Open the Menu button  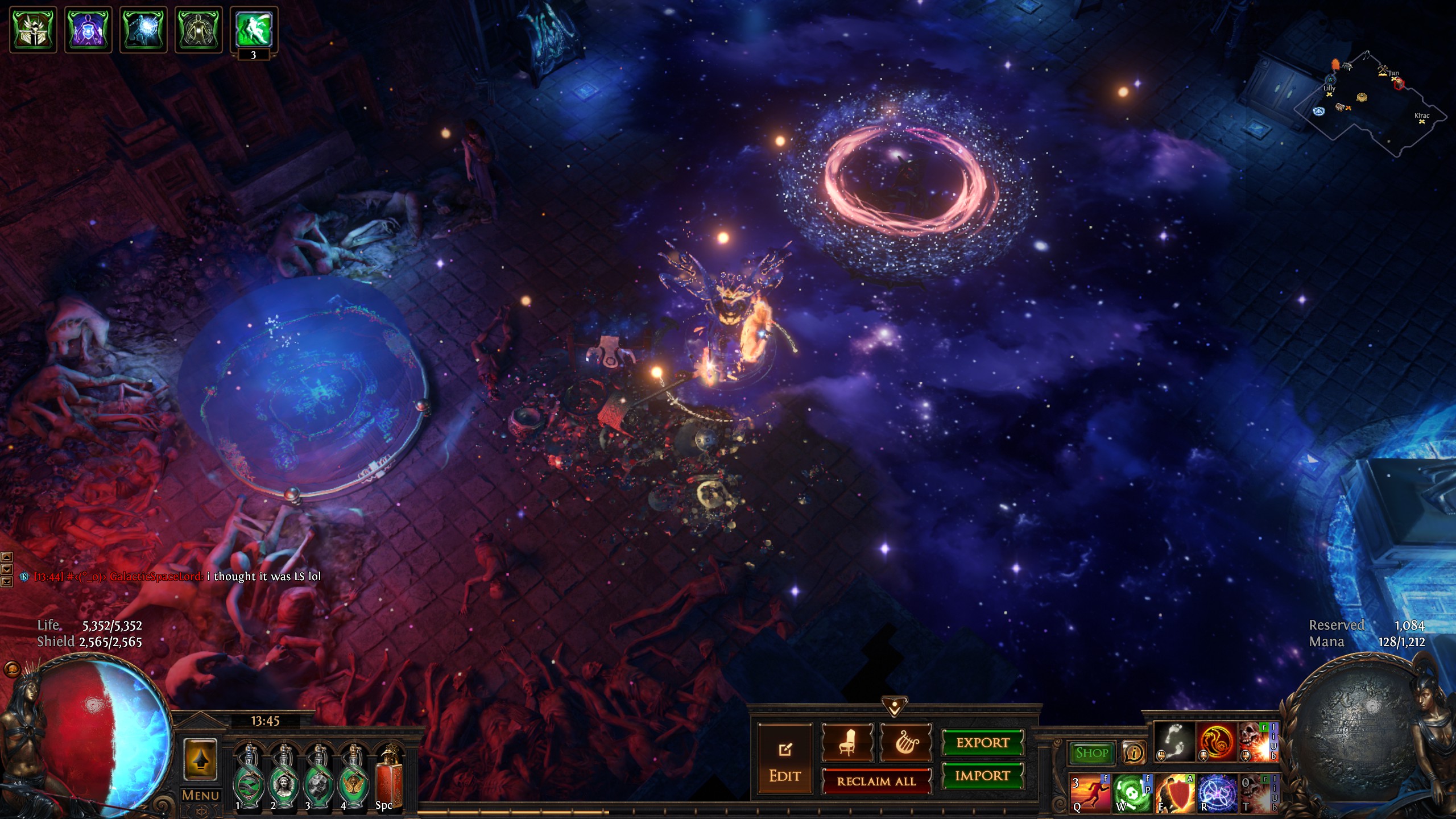tap(200, 795)
